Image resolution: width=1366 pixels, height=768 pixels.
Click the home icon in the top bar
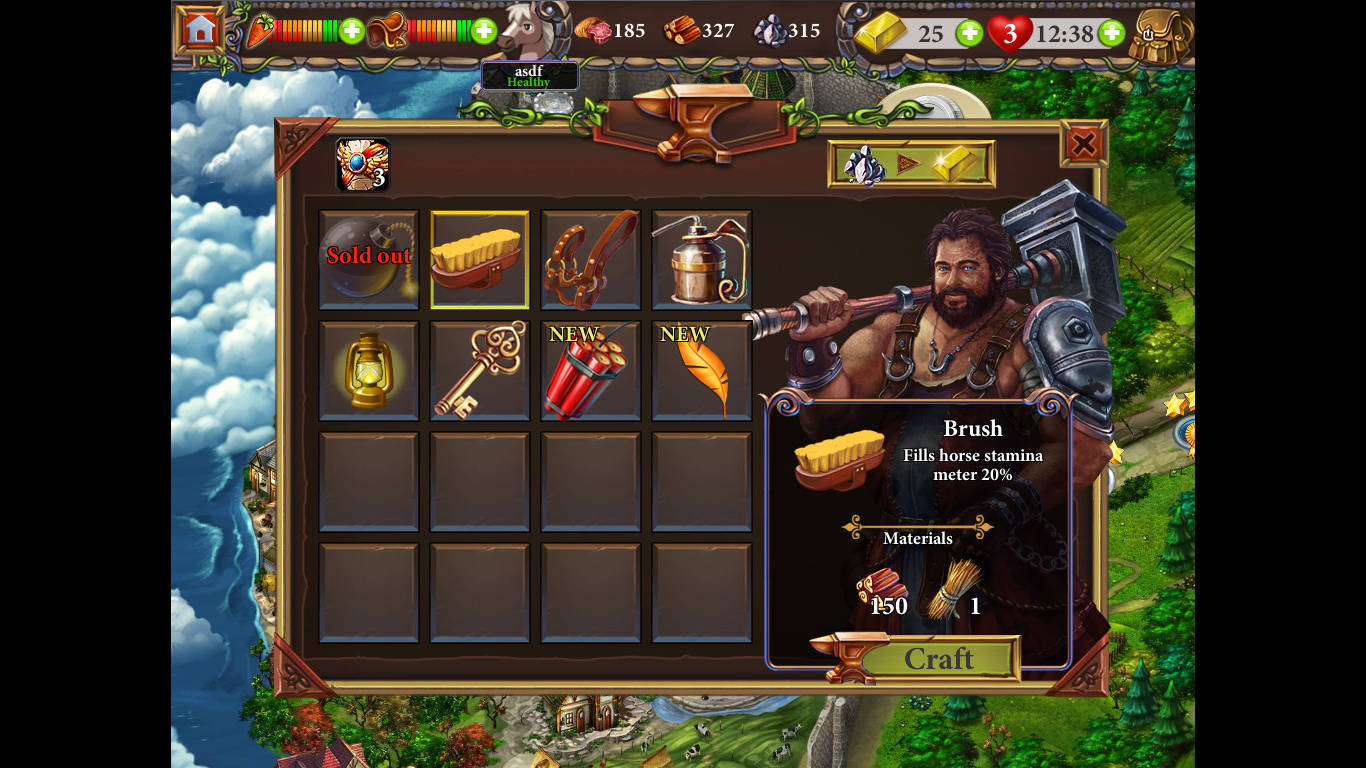[x=198, y=29]
